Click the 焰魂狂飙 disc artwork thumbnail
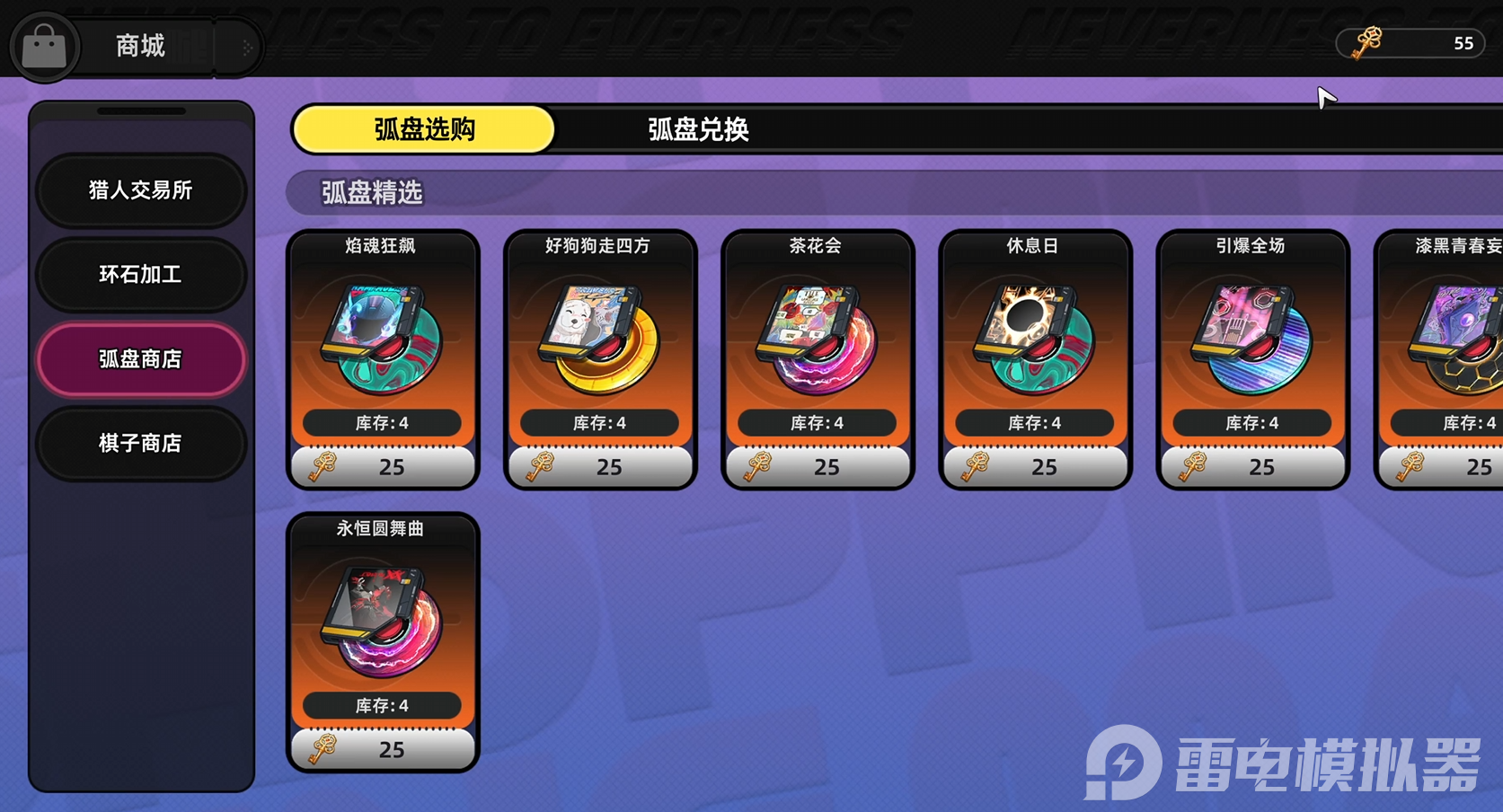The height and width of the screenshot is (812, 1503). 382,337
